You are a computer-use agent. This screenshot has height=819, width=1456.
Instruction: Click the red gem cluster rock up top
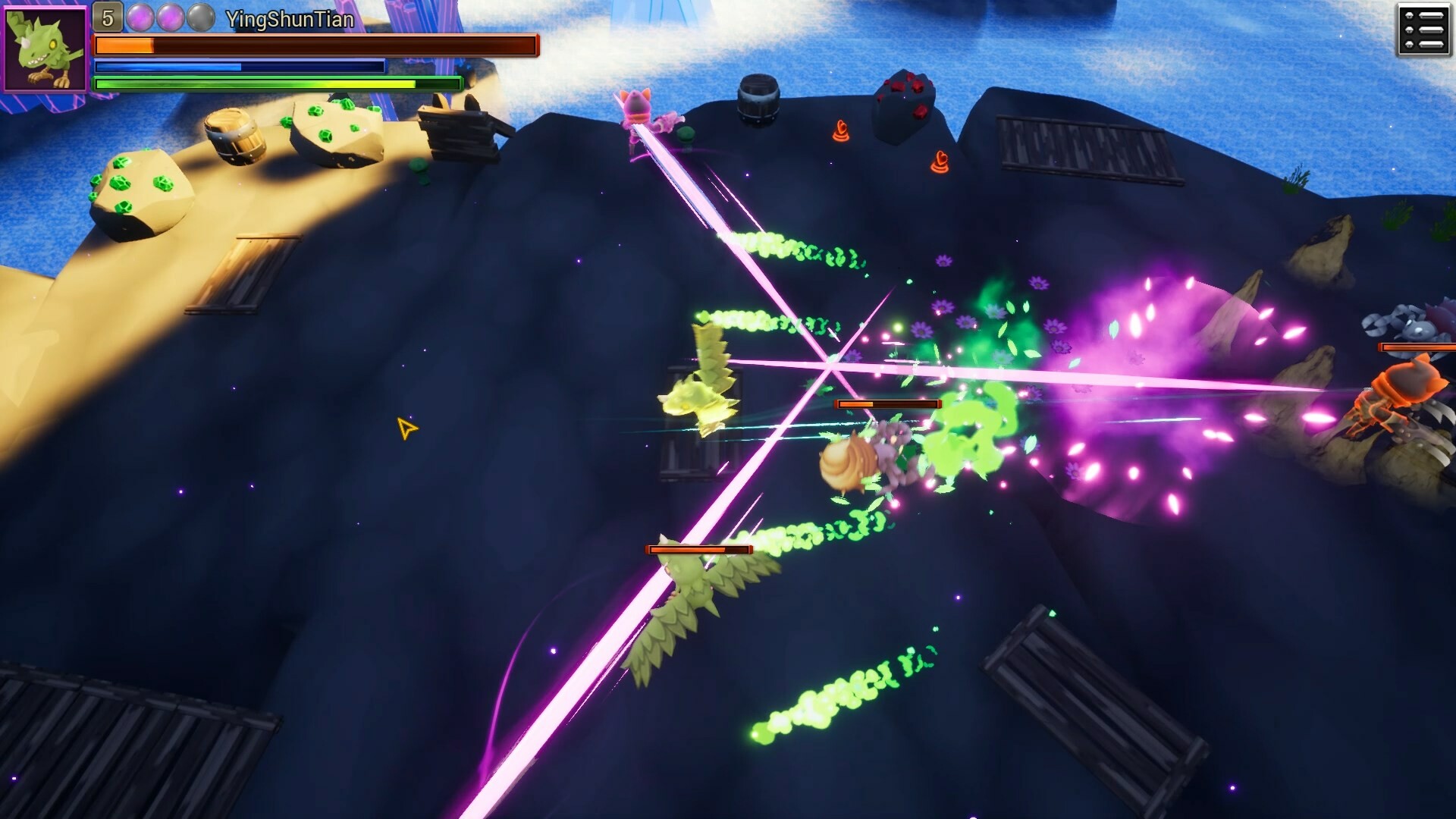[x=907, y=102]
